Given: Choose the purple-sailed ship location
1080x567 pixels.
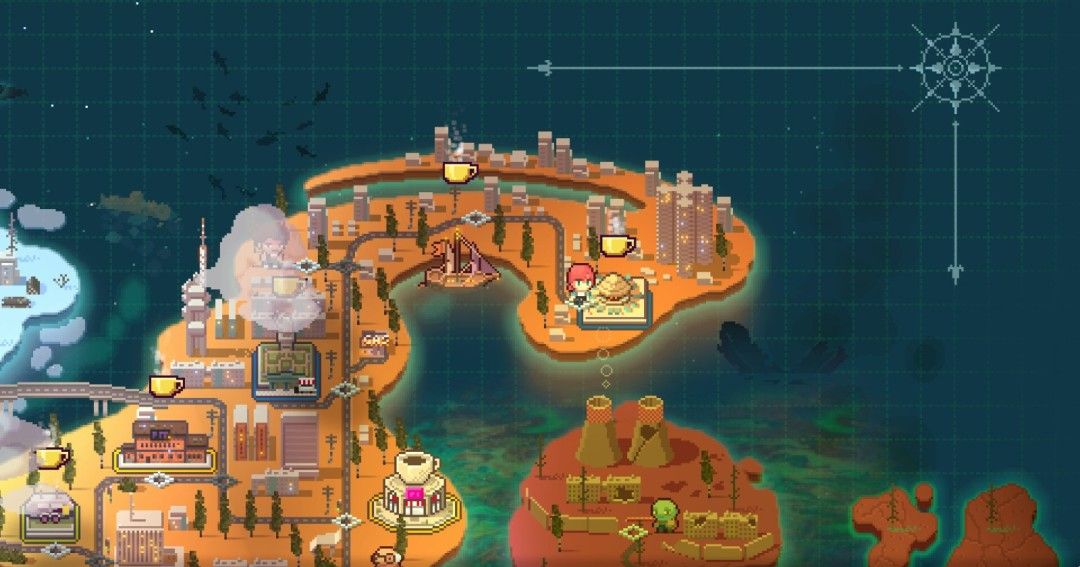Looking at the screenshot, I should [x=463, y=262].
